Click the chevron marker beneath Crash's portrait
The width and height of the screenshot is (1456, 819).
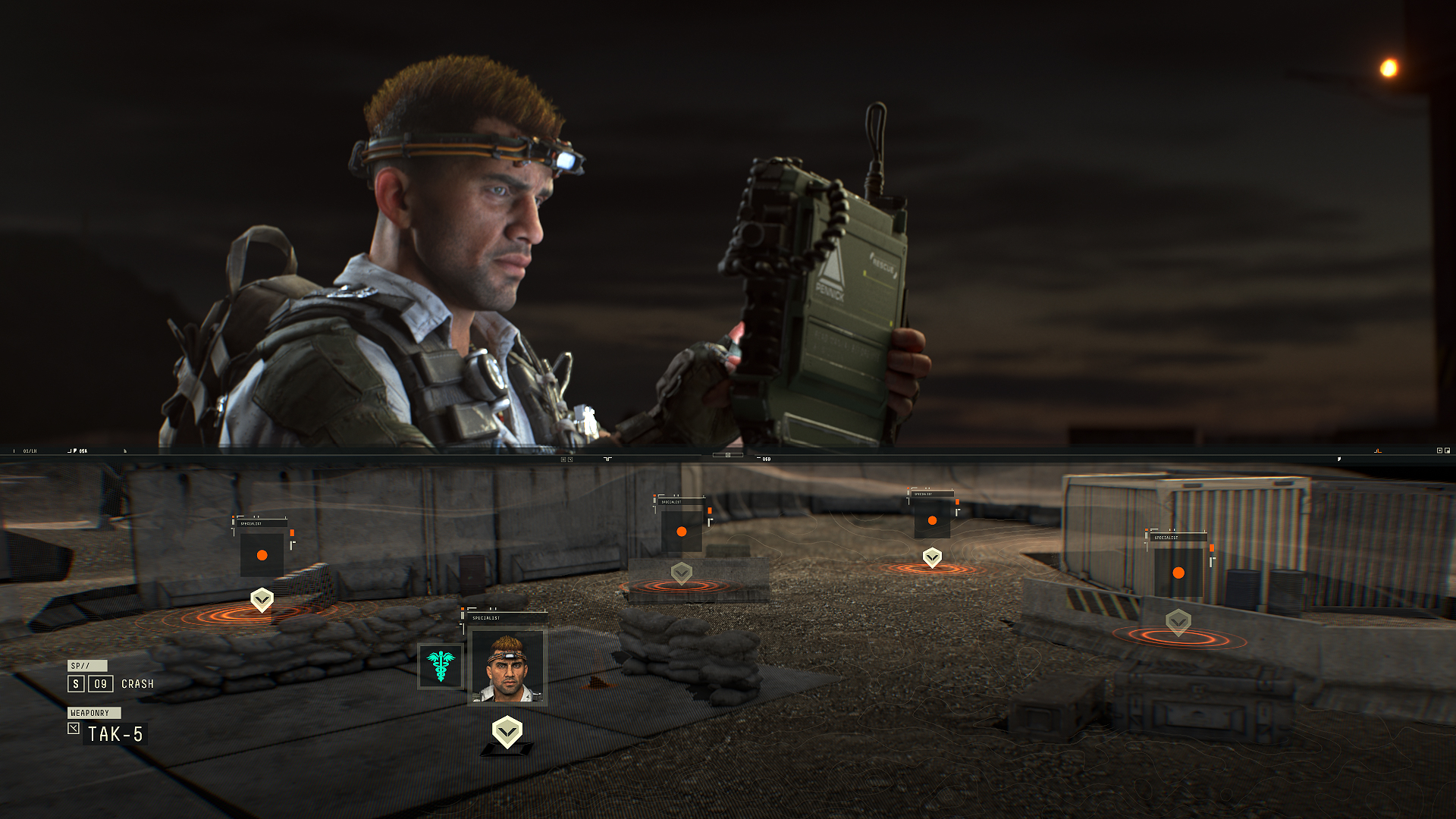[507, 732]
